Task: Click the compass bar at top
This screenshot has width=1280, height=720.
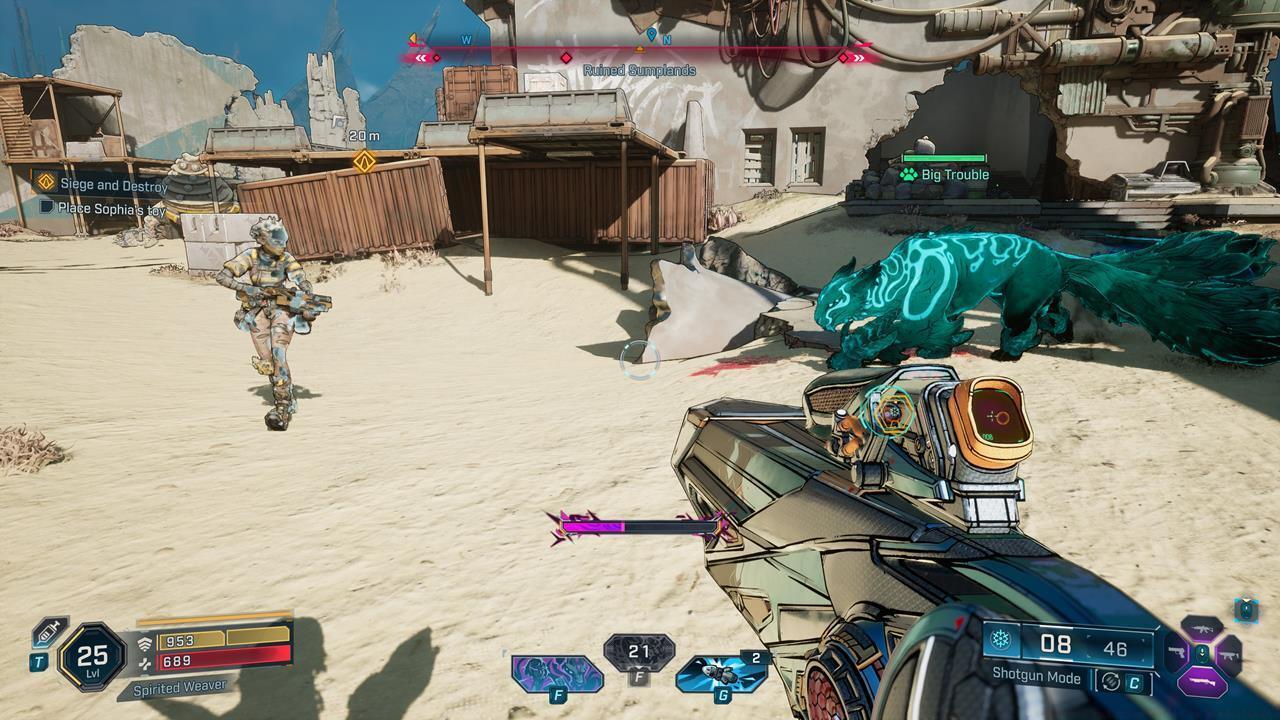Action: 640,47
